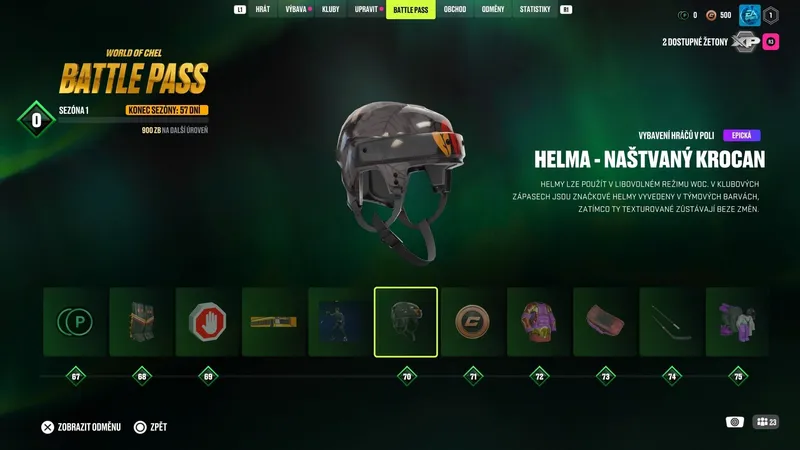Select the double P coin reward tile

click(74, 322)
